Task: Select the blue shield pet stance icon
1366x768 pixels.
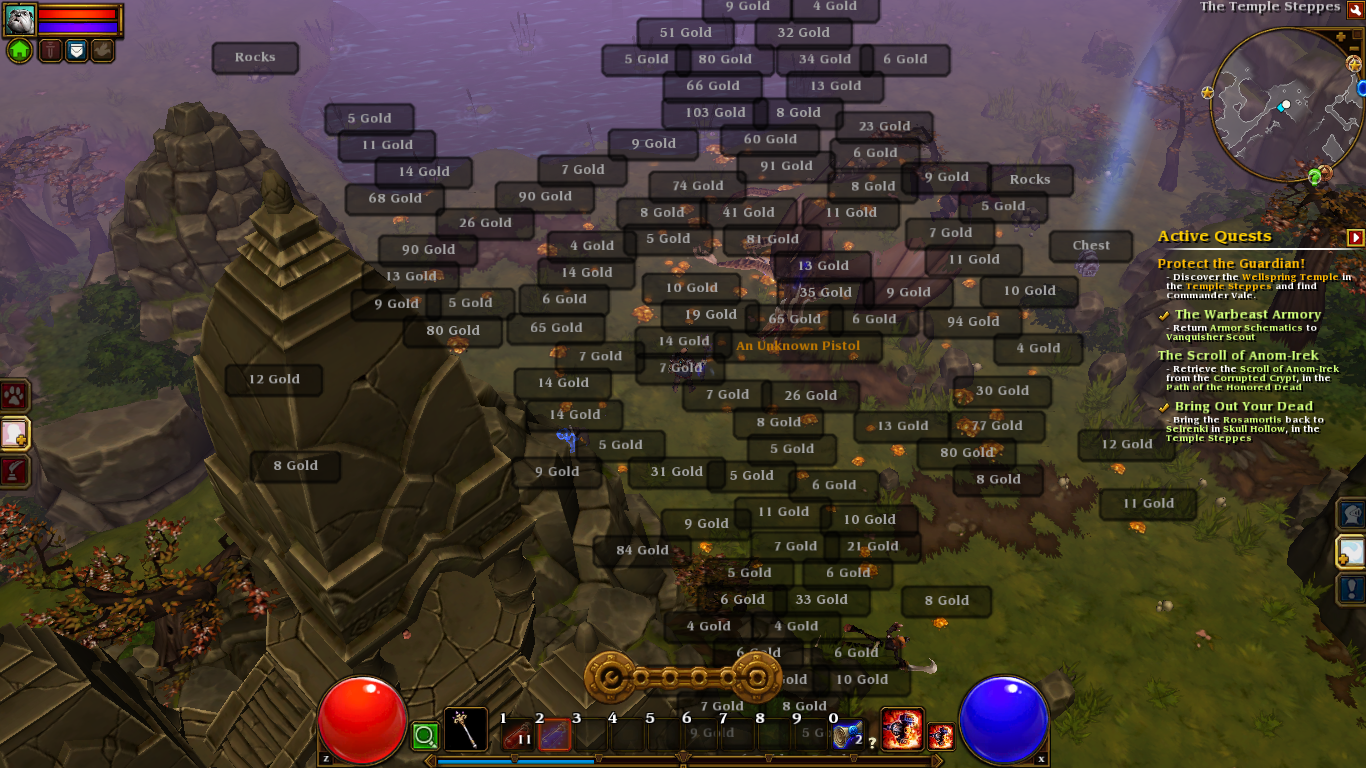Action: coord(76,51)
